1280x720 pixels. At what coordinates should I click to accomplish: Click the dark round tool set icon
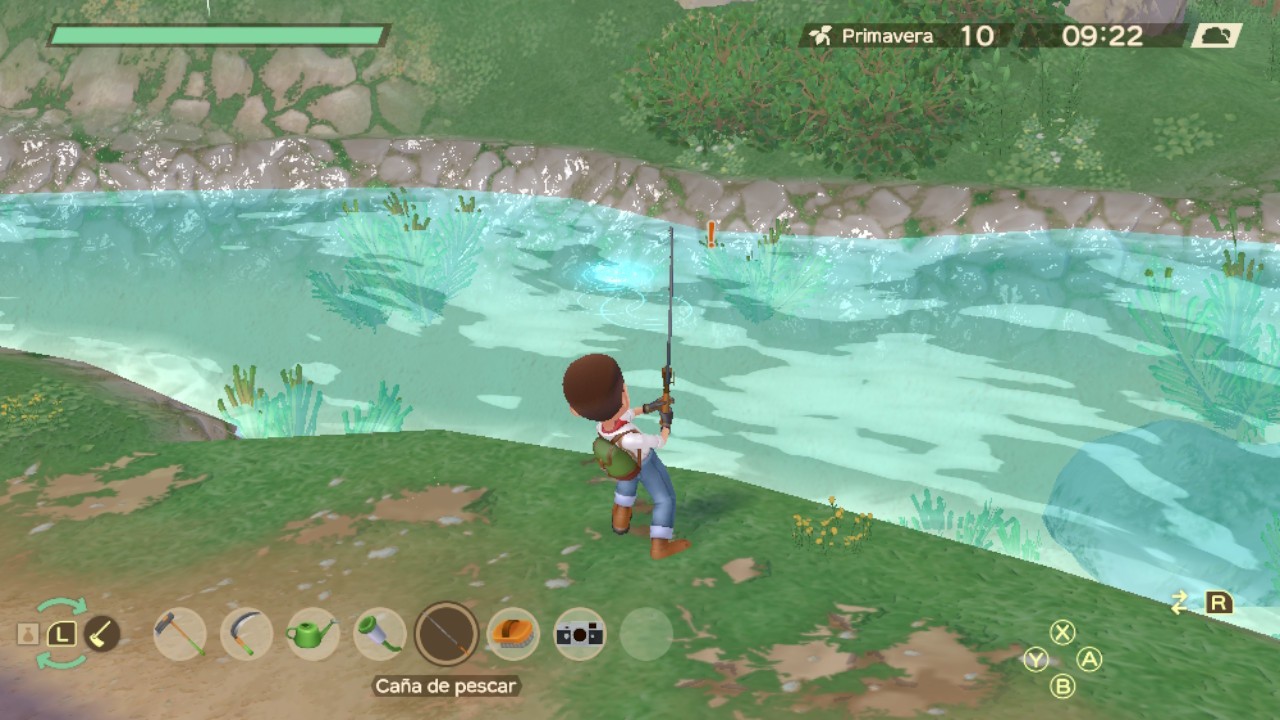(x=101, y=634)
